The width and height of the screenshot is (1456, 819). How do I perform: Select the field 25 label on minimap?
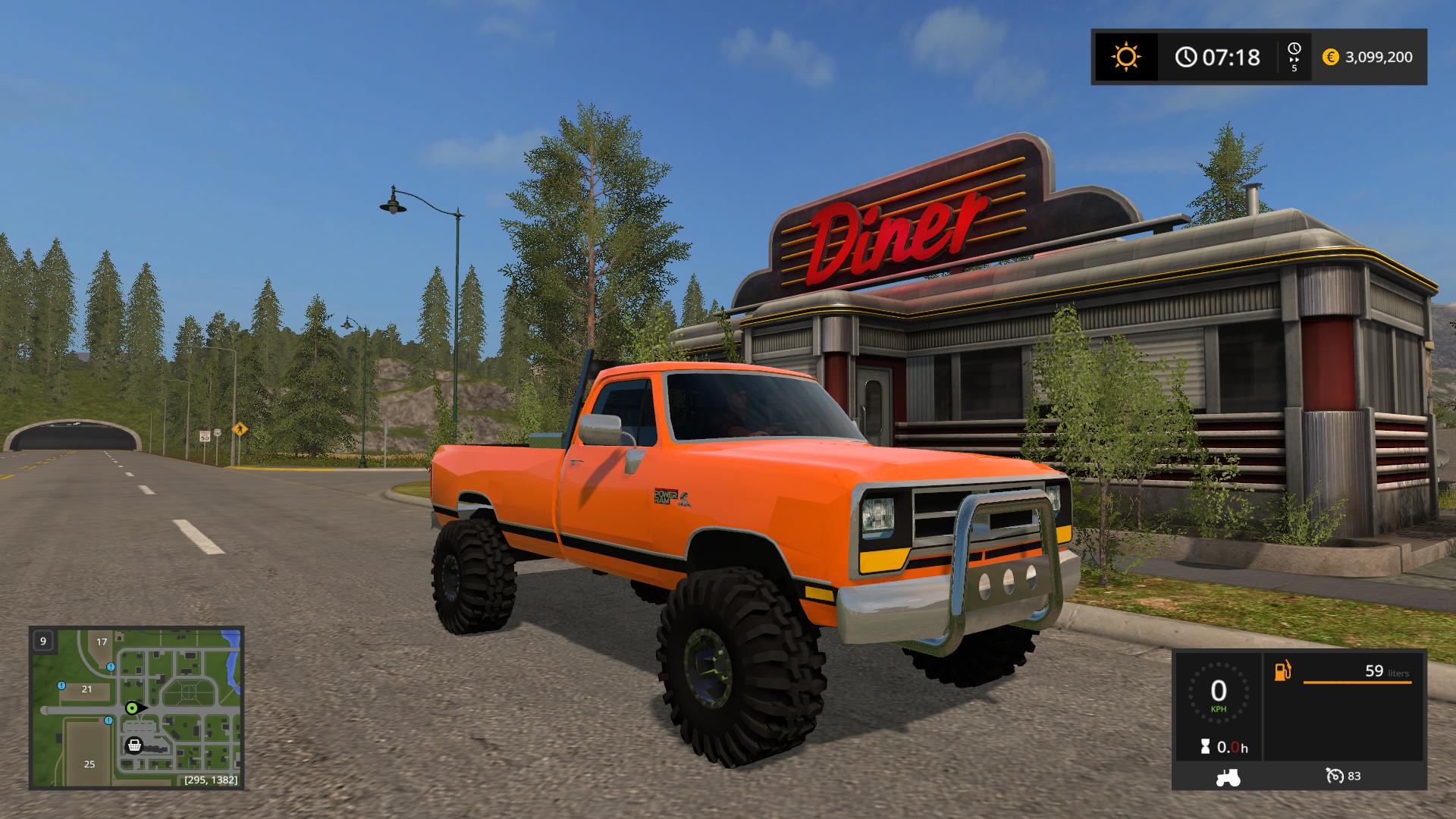[x=89, y=764]
